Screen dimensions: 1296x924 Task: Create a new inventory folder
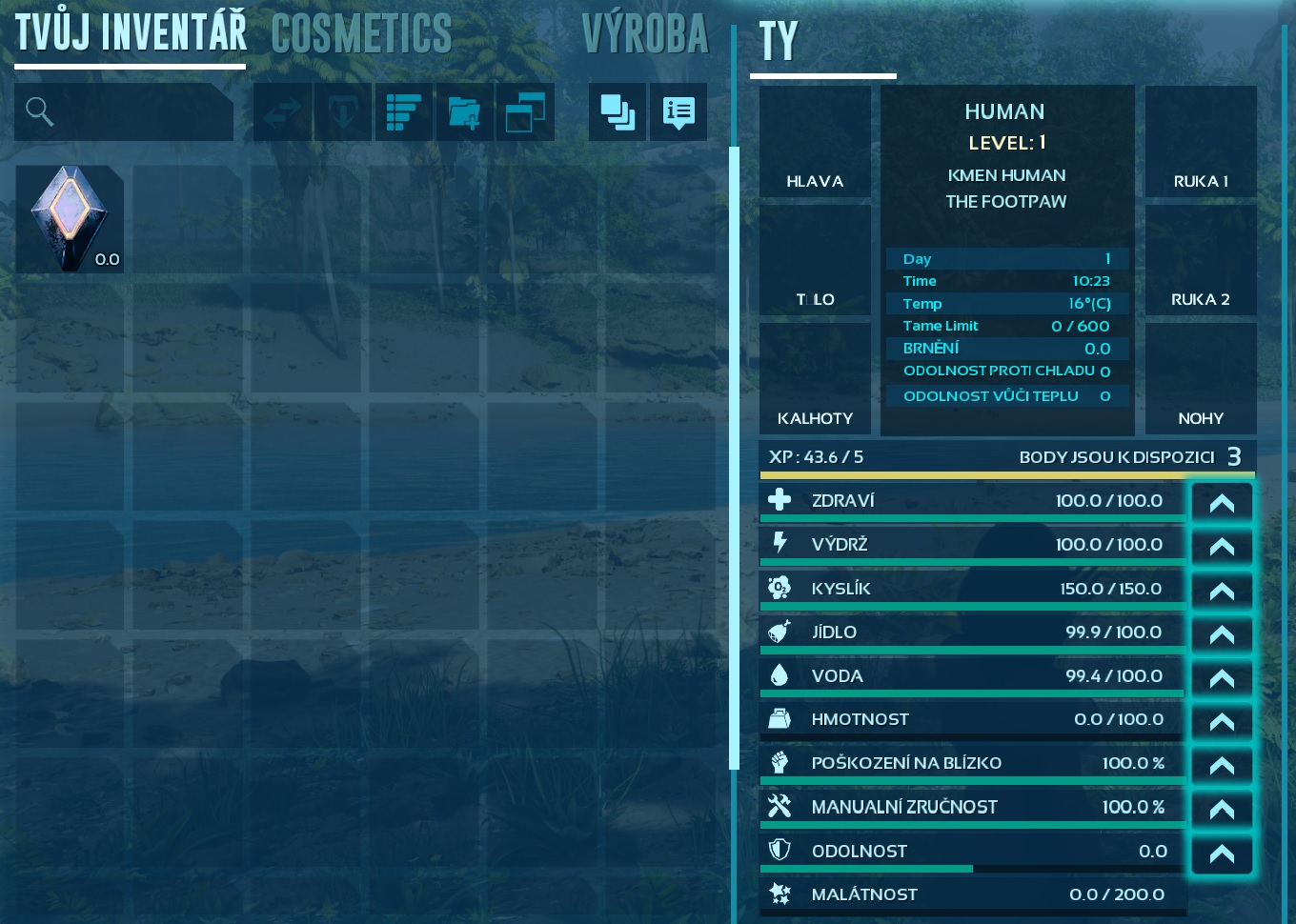pyautogui.click(x=464, y=112)
